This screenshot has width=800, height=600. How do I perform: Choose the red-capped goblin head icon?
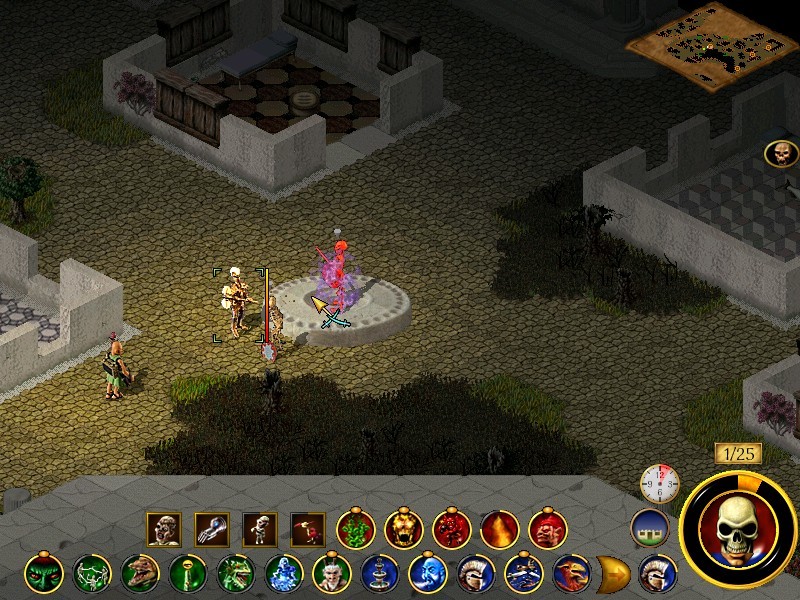tap(546, 528)
